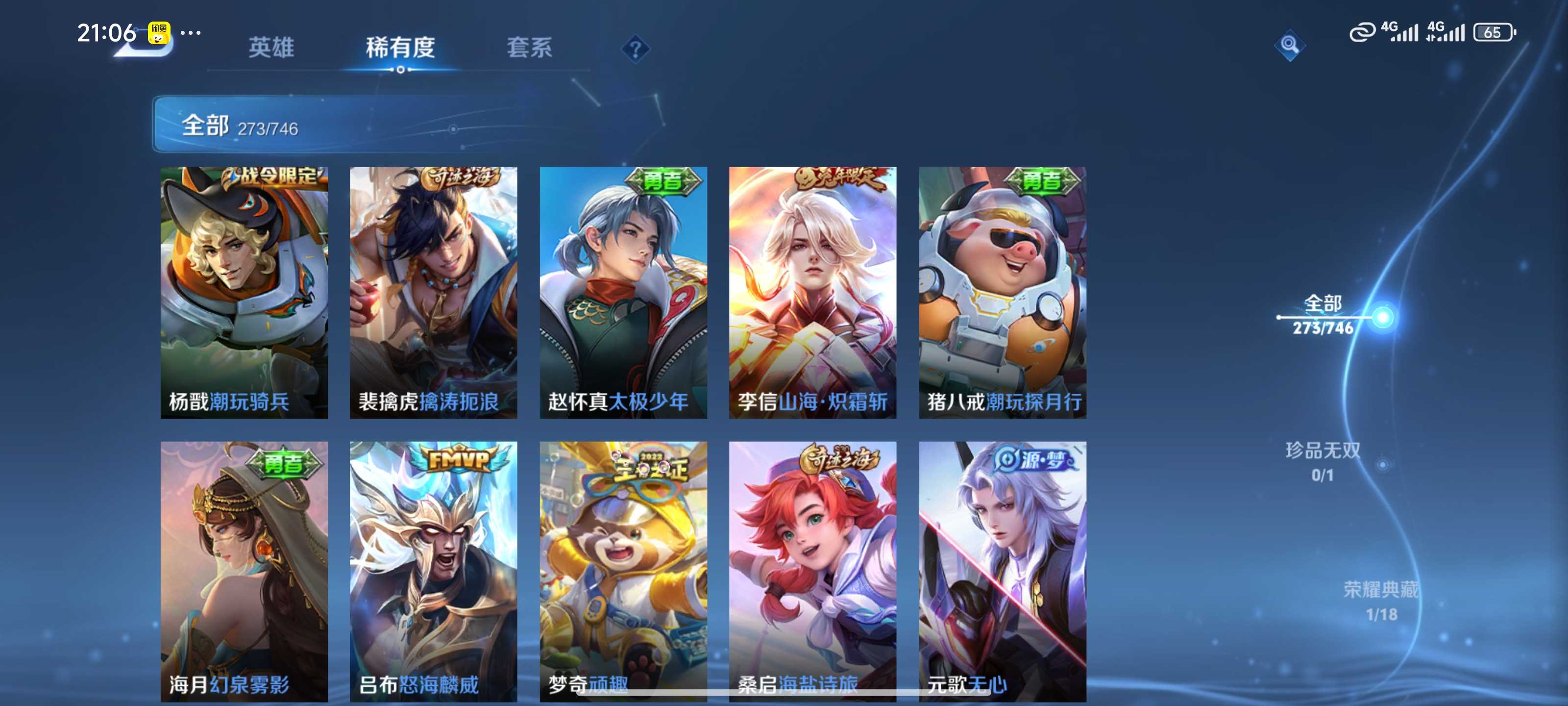Jump to 珍品无双 rarity category
The image size is (1568, 706).
tap(1323, 462)
